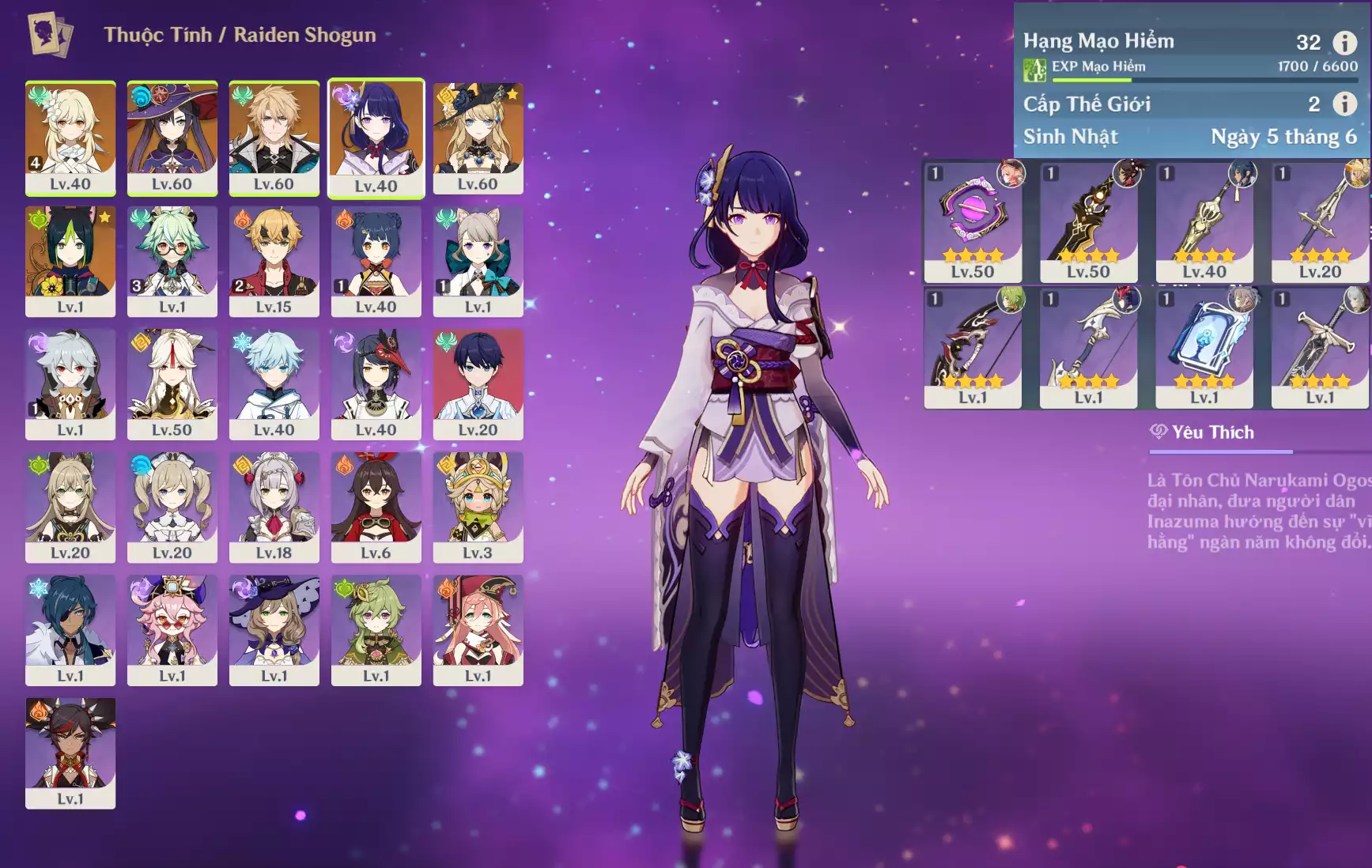
Task: Select Xiangling's Lv.40 character card
Action: 376,261
